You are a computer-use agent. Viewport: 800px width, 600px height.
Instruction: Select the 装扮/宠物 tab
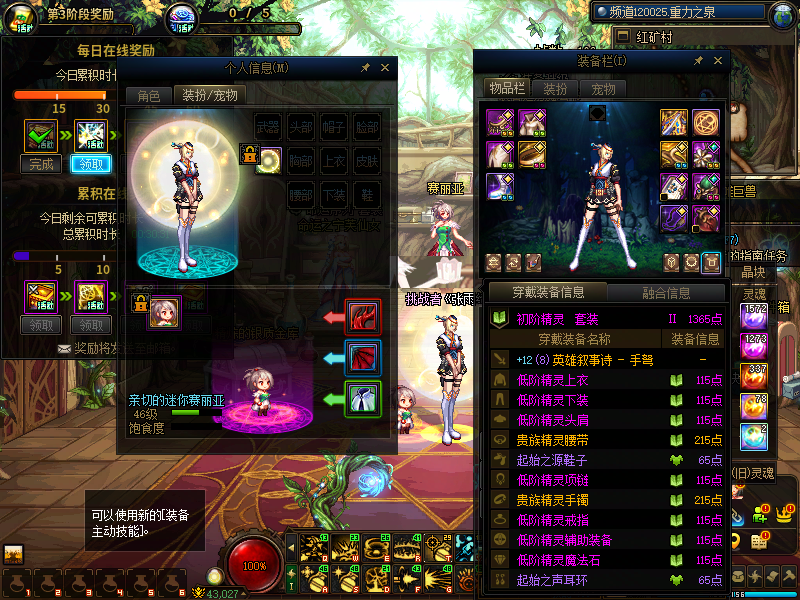209,96
